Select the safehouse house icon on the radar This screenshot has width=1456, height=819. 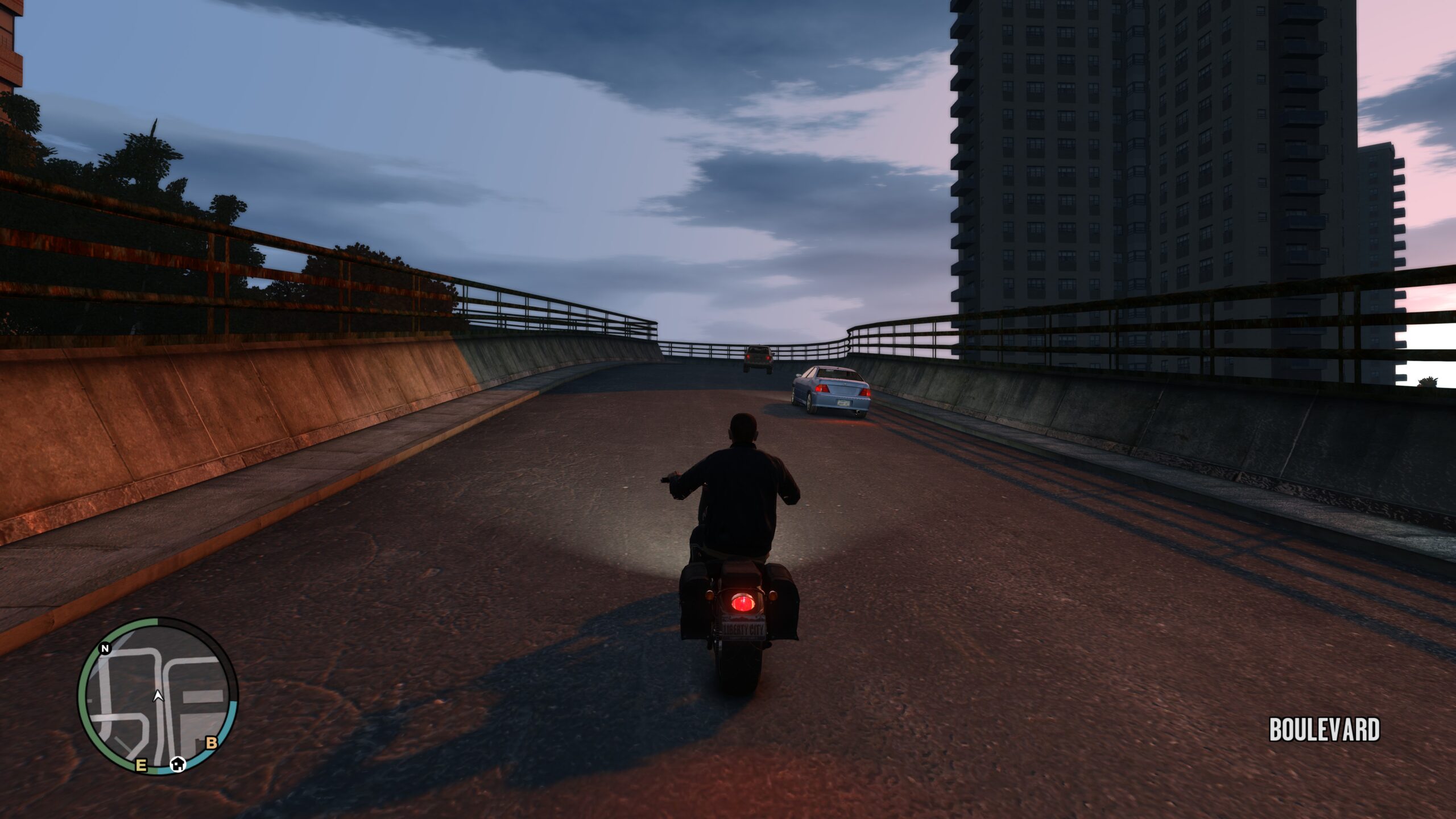coord(179,764)
